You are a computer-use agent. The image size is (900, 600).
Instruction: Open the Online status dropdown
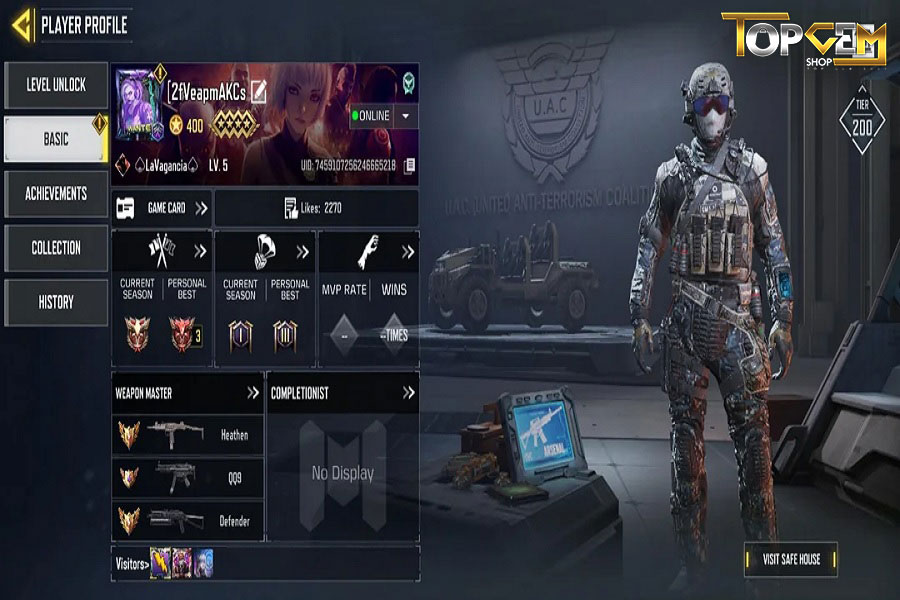pos(405,116)
